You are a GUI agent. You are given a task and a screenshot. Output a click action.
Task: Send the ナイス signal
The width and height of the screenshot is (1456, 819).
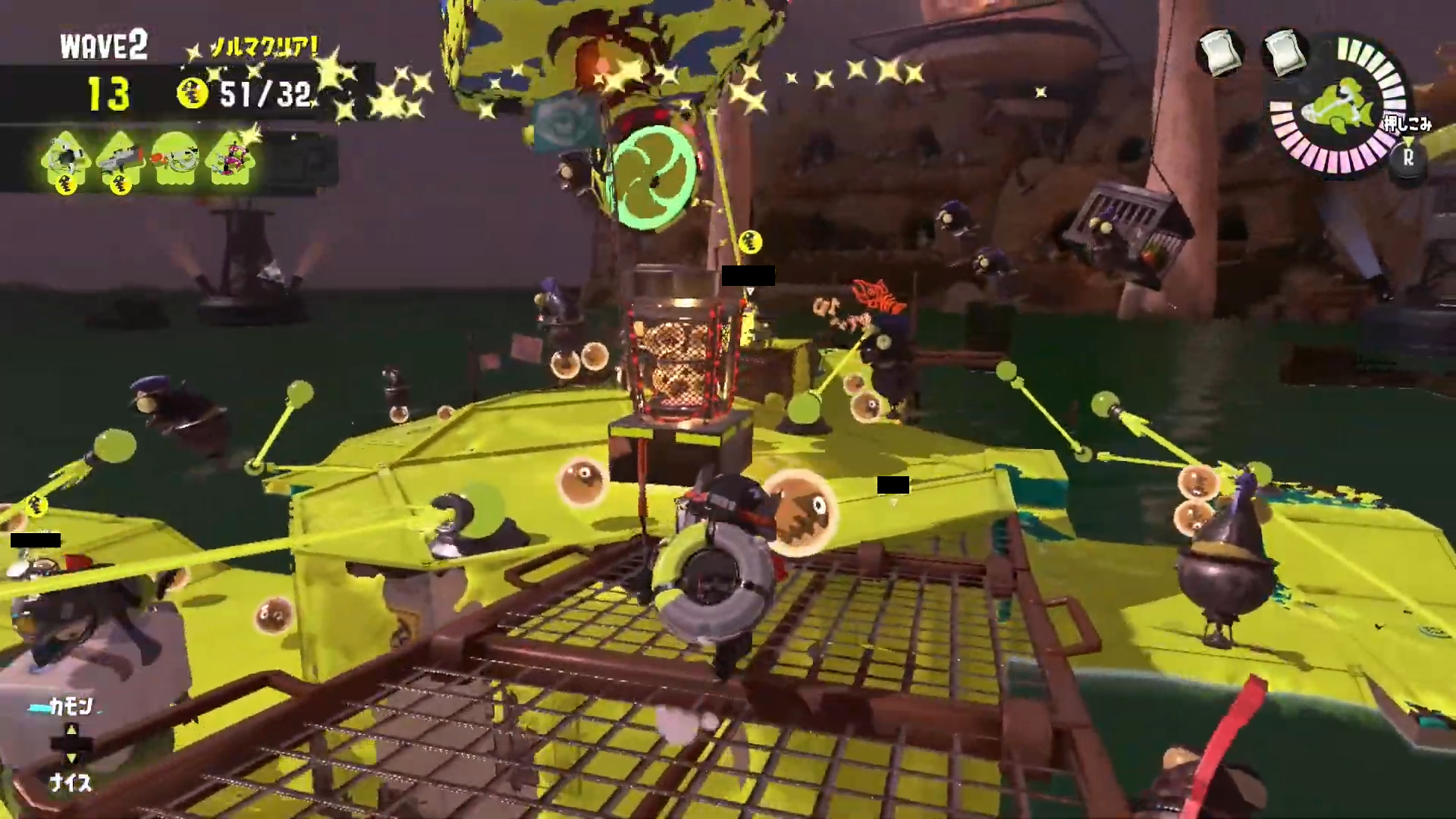point(71,782)
